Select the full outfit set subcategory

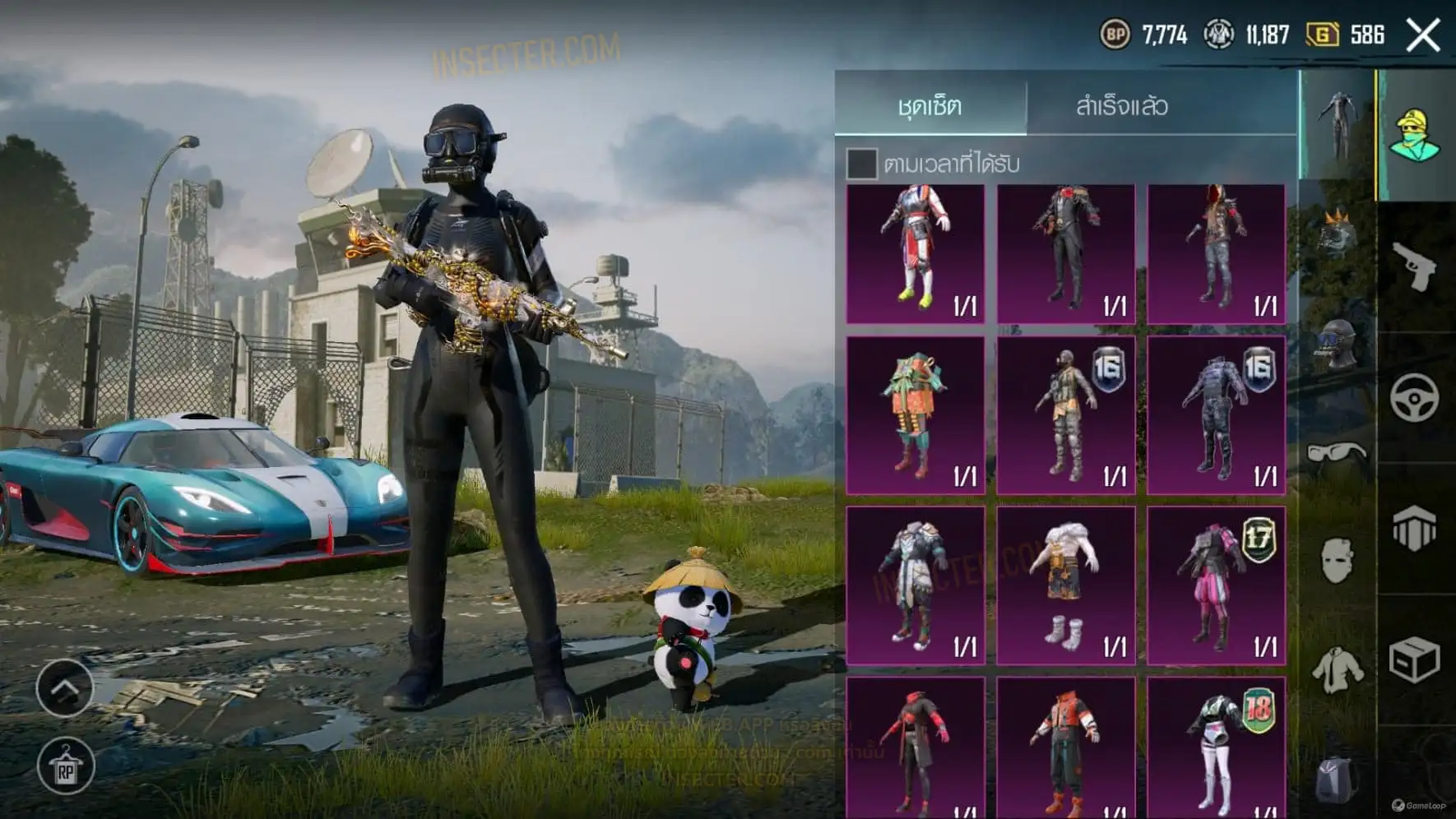click(1337, 125)
